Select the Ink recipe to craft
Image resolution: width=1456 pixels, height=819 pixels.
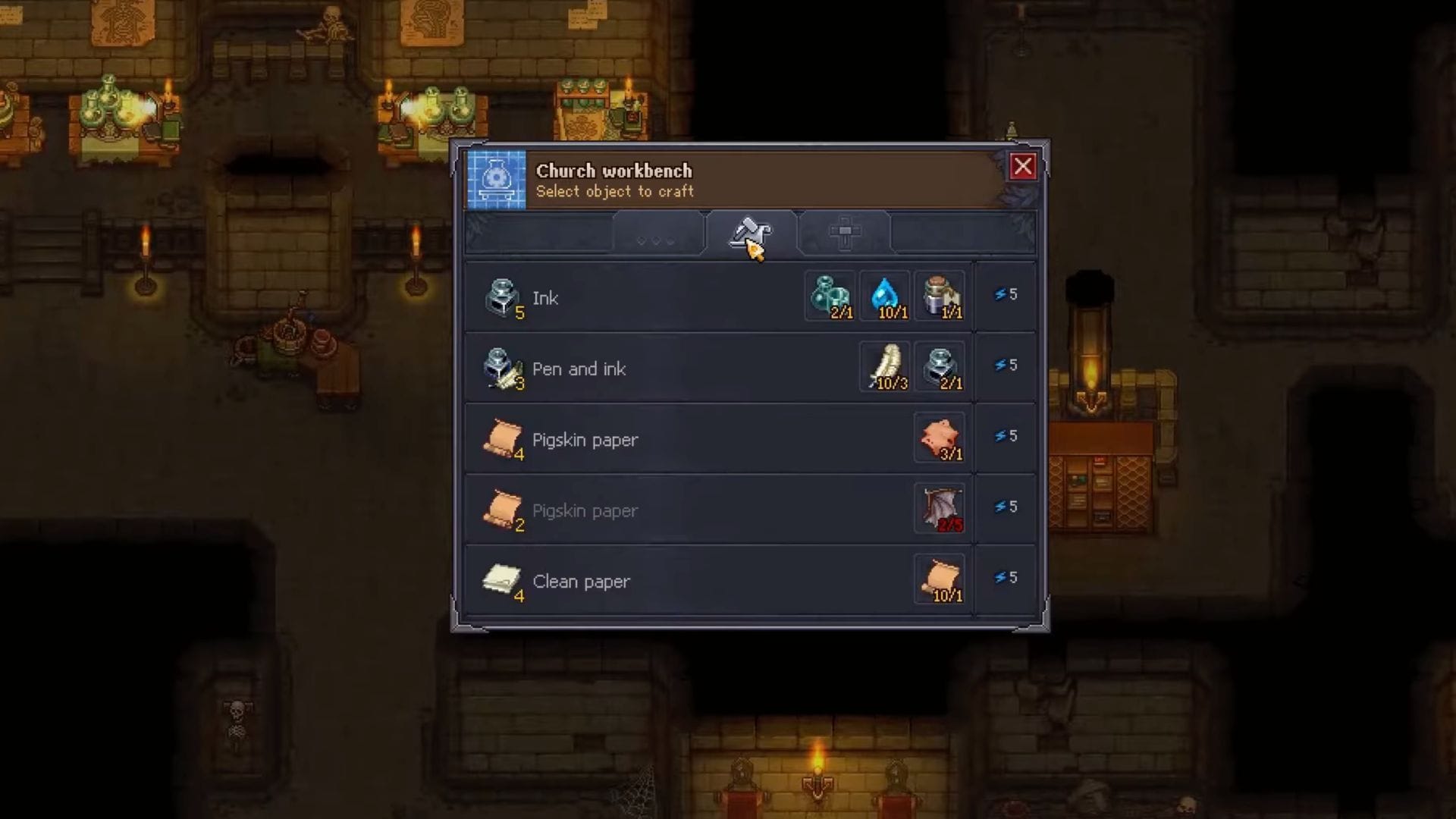click(x=645, y=298)
